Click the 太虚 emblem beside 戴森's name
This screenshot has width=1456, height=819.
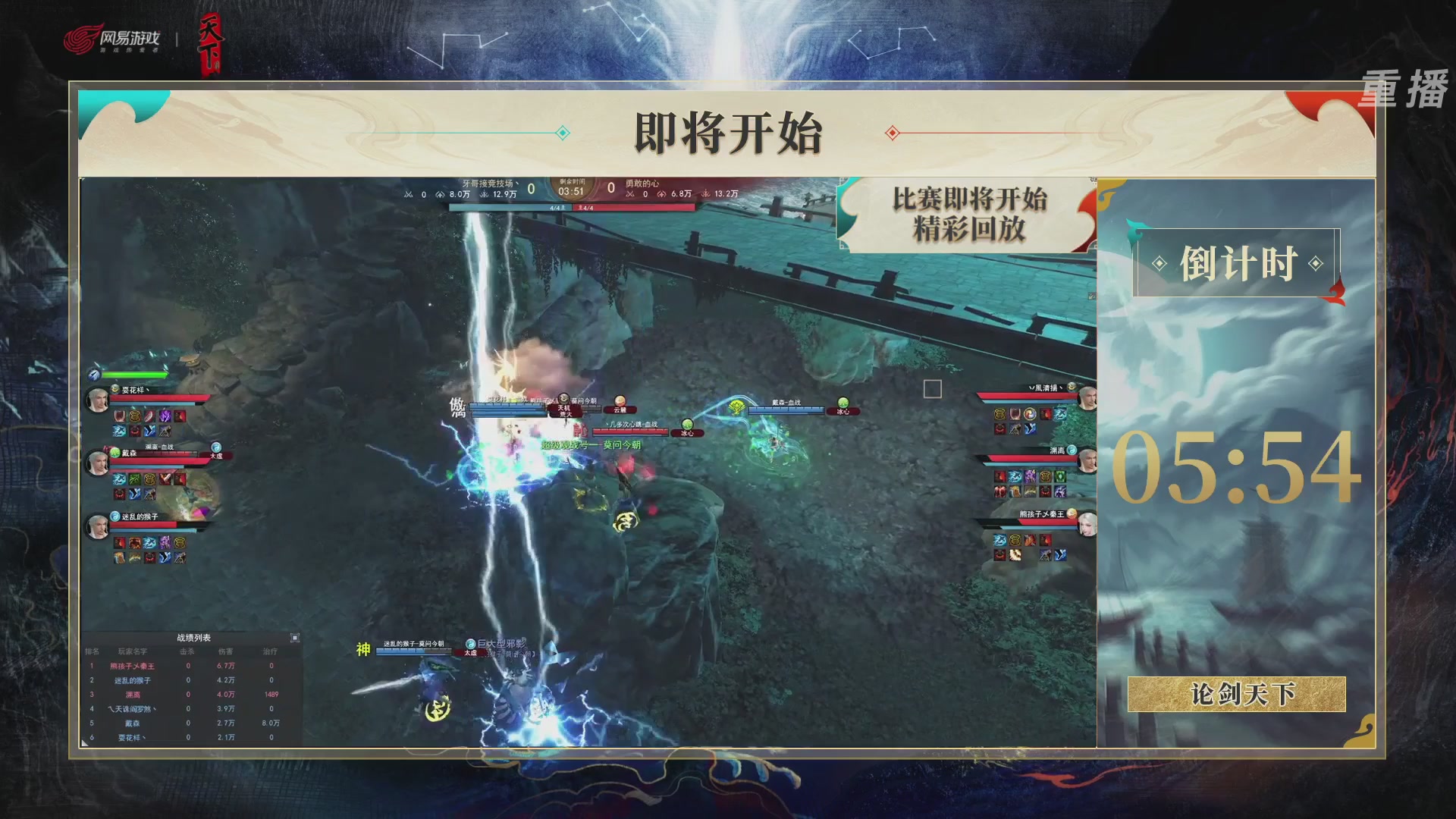tap(216, 447)
